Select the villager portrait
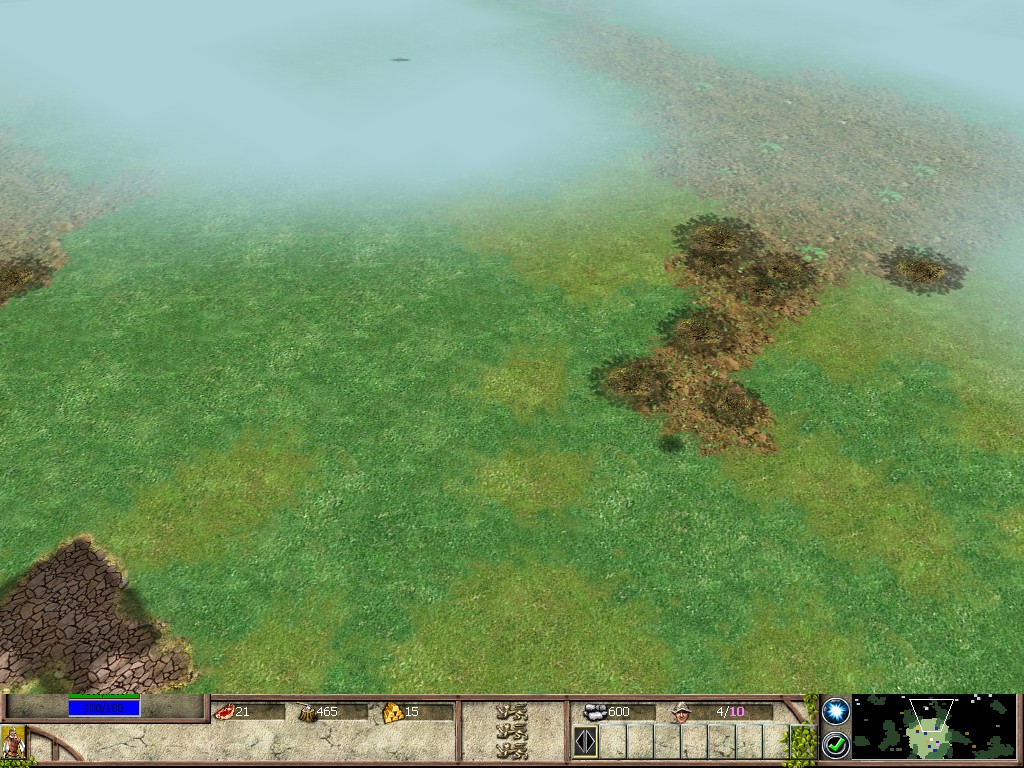This screenshot has height=768, width=1024. [13, 743]
